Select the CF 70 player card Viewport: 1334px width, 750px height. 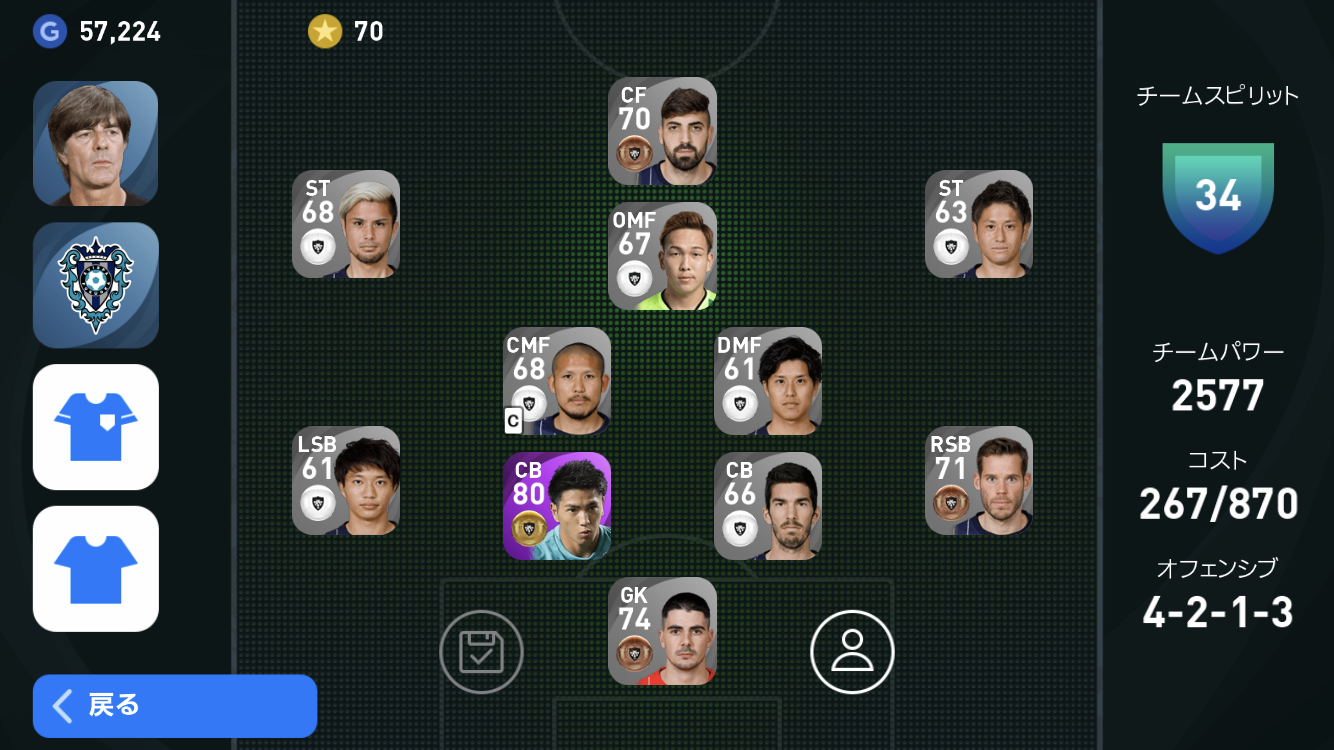[662, 131]
